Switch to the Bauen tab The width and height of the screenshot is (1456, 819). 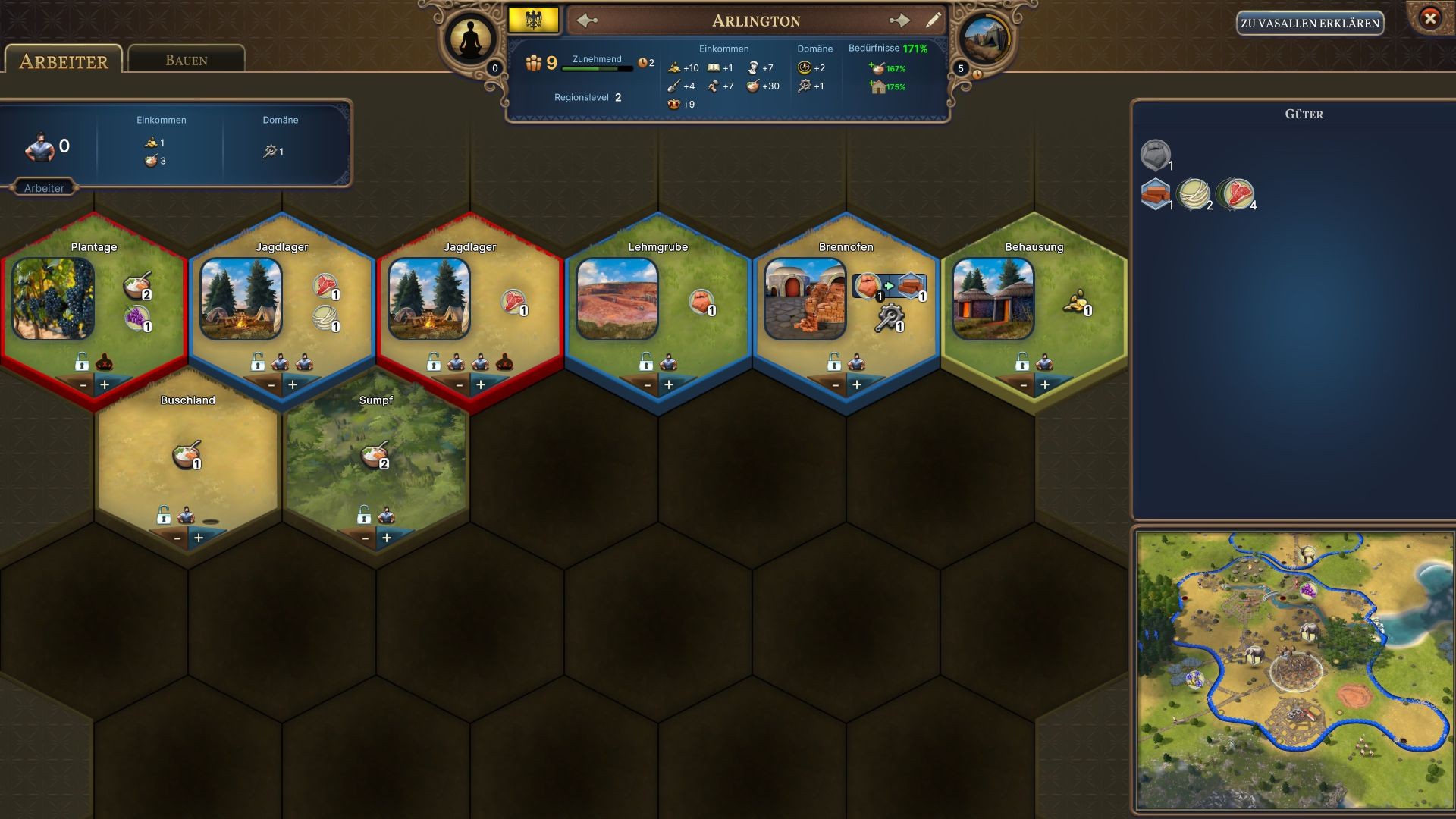pyautogui.click(x=186, y=61)
